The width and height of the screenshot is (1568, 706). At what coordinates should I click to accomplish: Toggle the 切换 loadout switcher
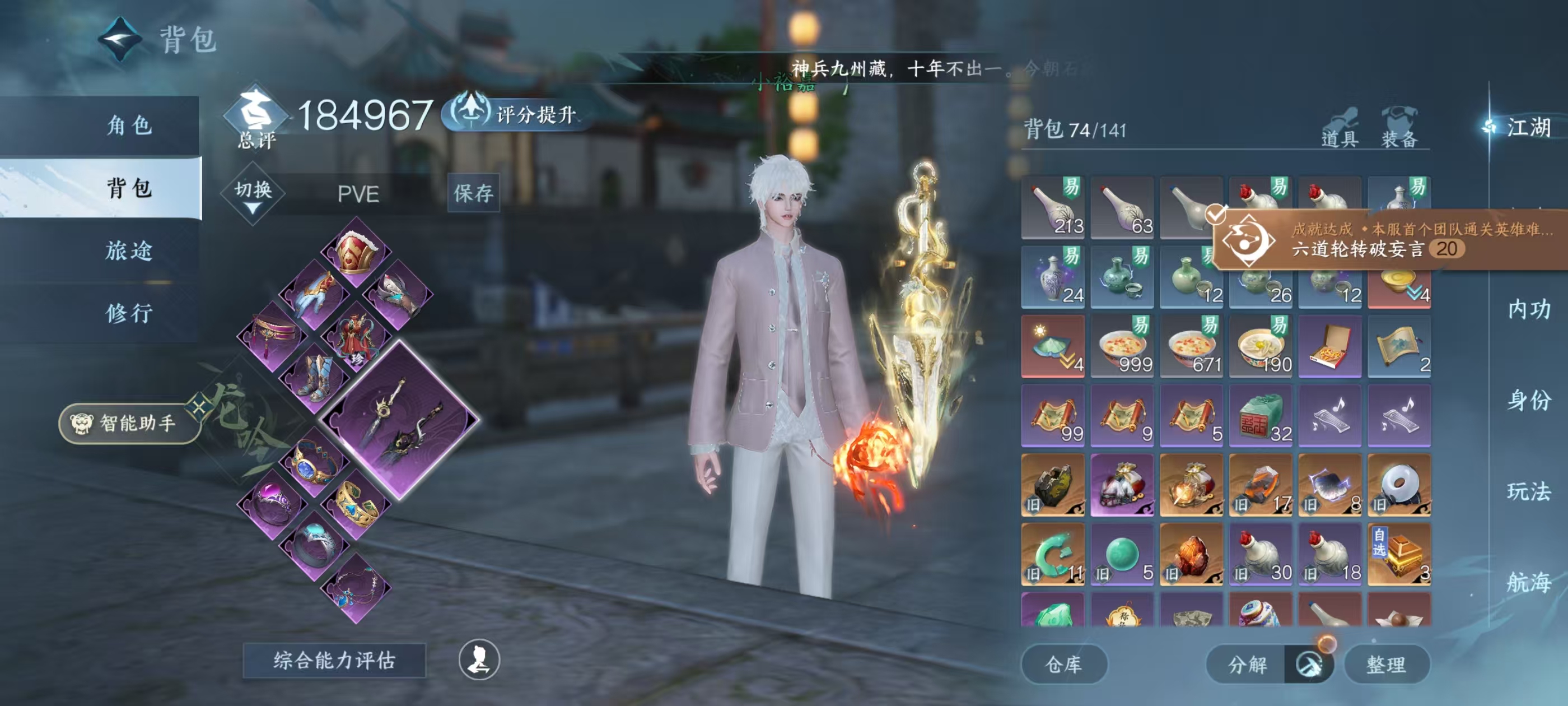pos(253,194)
